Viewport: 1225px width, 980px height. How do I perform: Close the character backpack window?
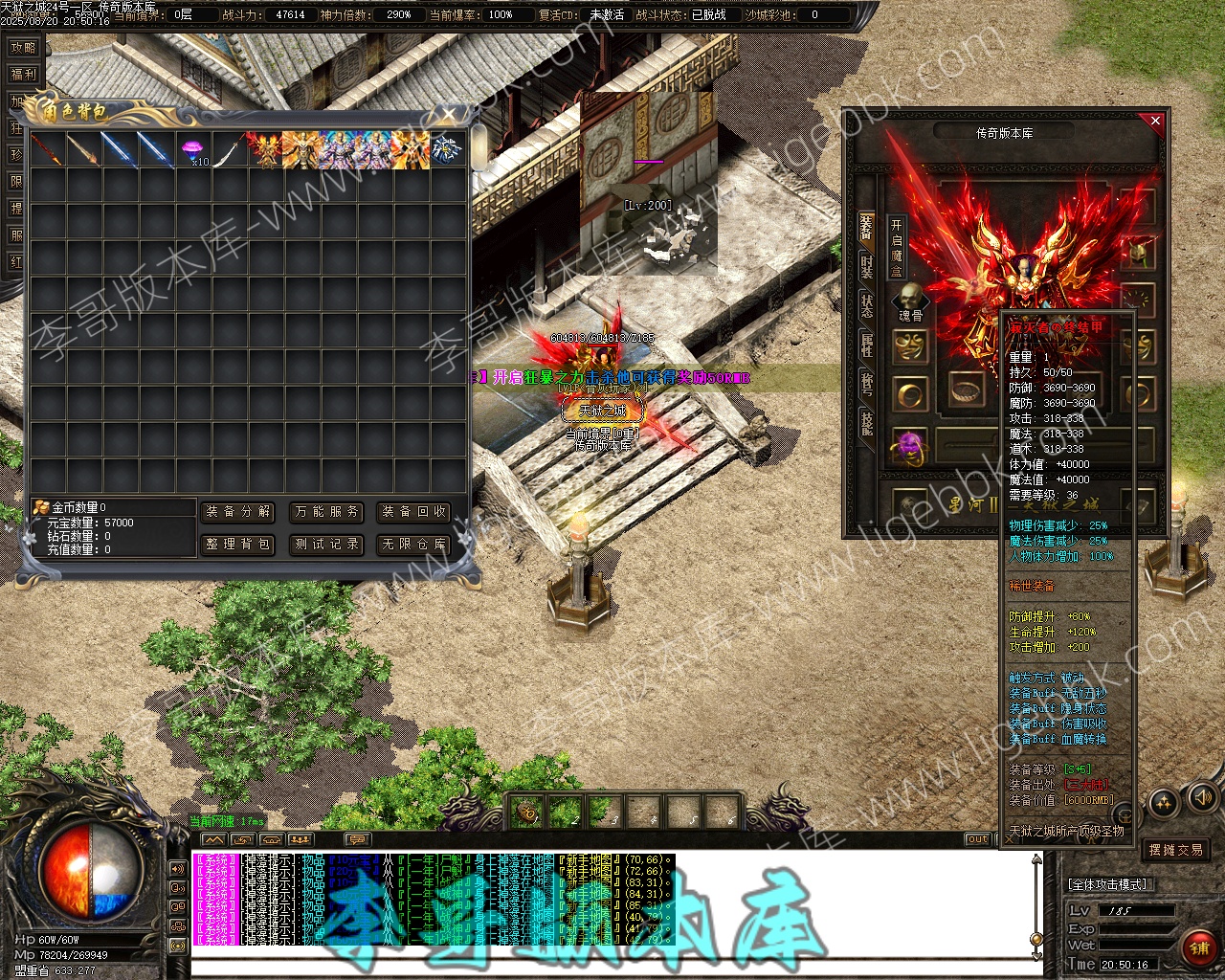[x=449, y=116]
